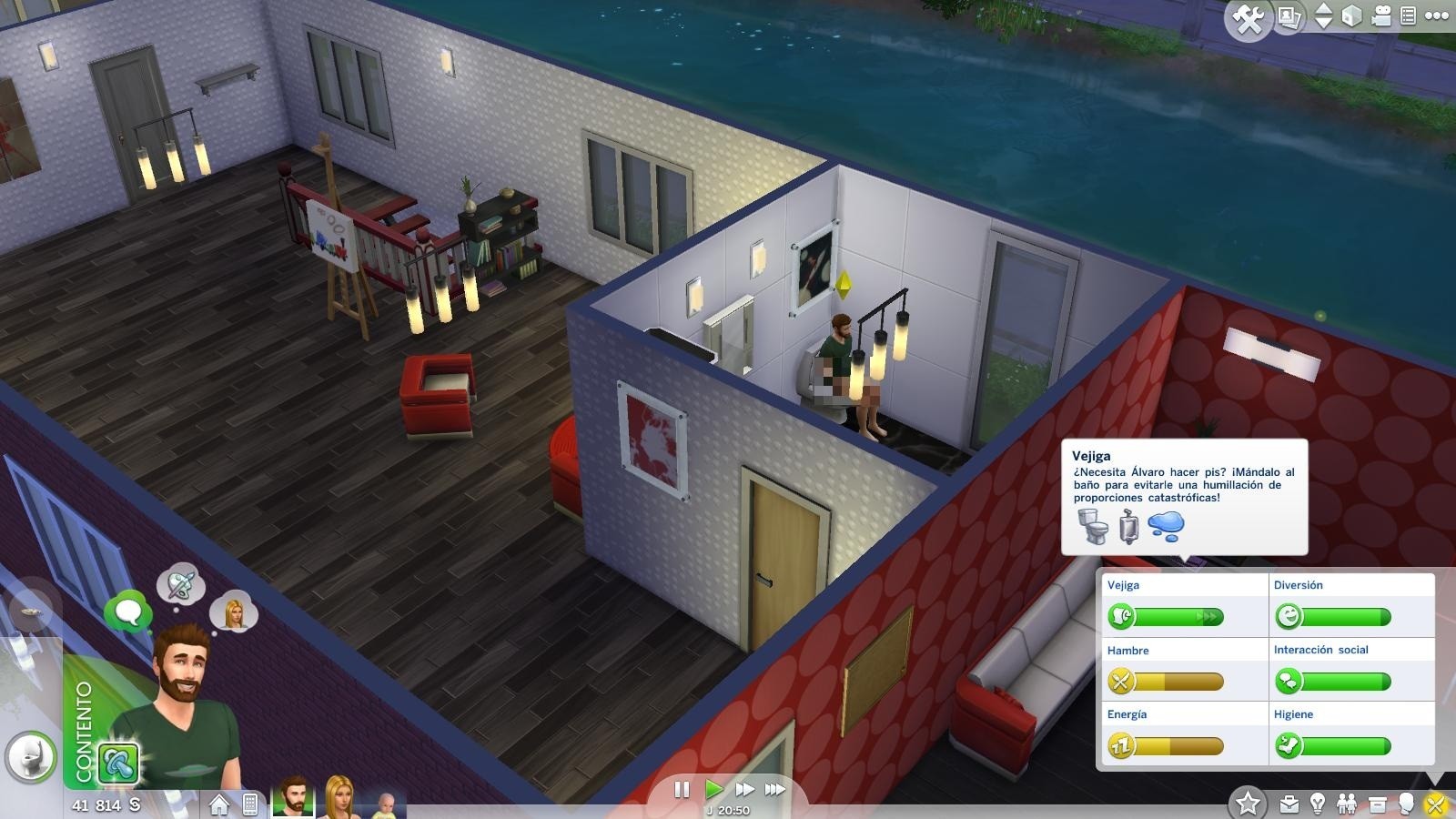Open the career briefcase panel
The height and width of the screenshot is (819, 1456).
pyautogui.click(x=1288, y=804)
